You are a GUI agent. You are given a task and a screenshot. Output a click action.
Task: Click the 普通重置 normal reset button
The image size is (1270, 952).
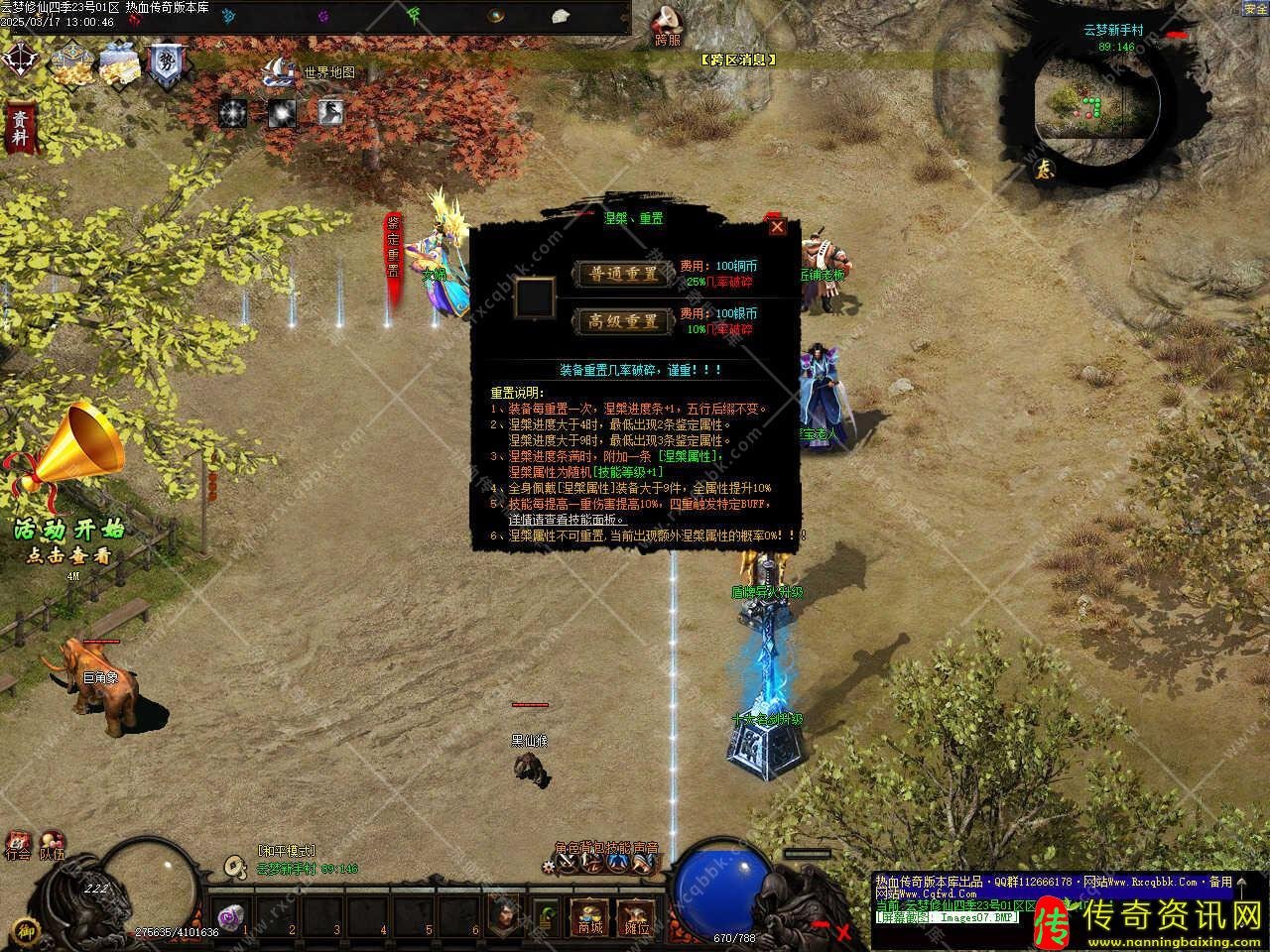click(623, 274)
